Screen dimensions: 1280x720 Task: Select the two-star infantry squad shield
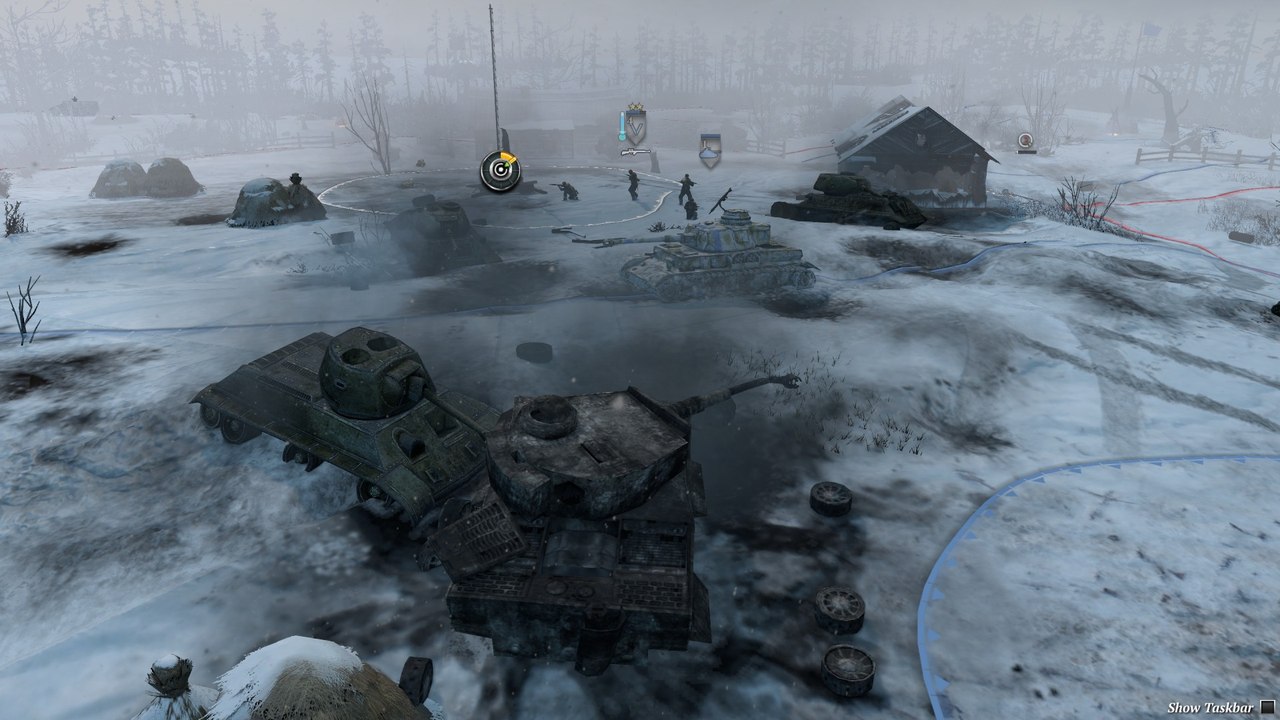click(x=634, y=125)
